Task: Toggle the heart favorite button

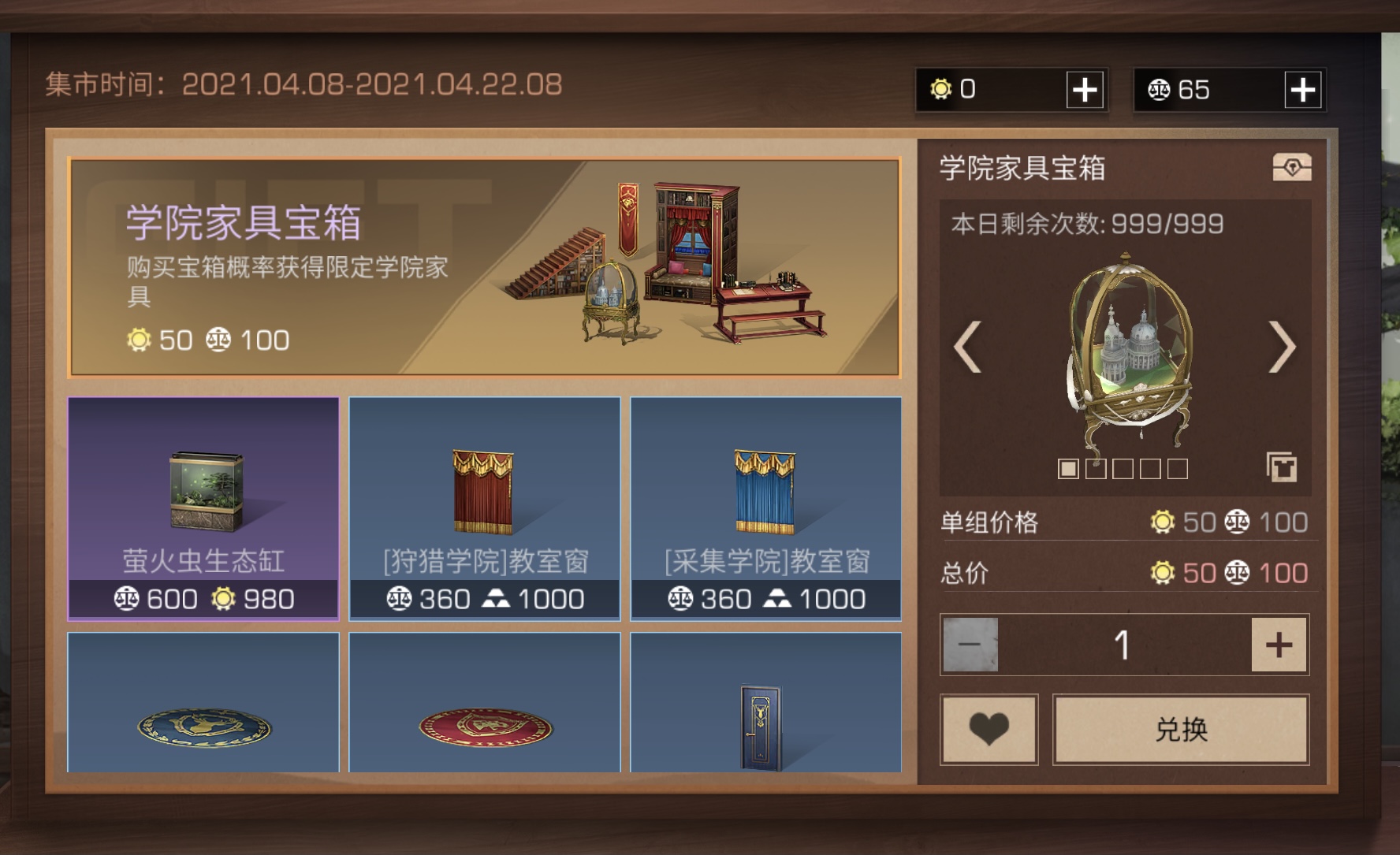Action: [x=988, y=729]
